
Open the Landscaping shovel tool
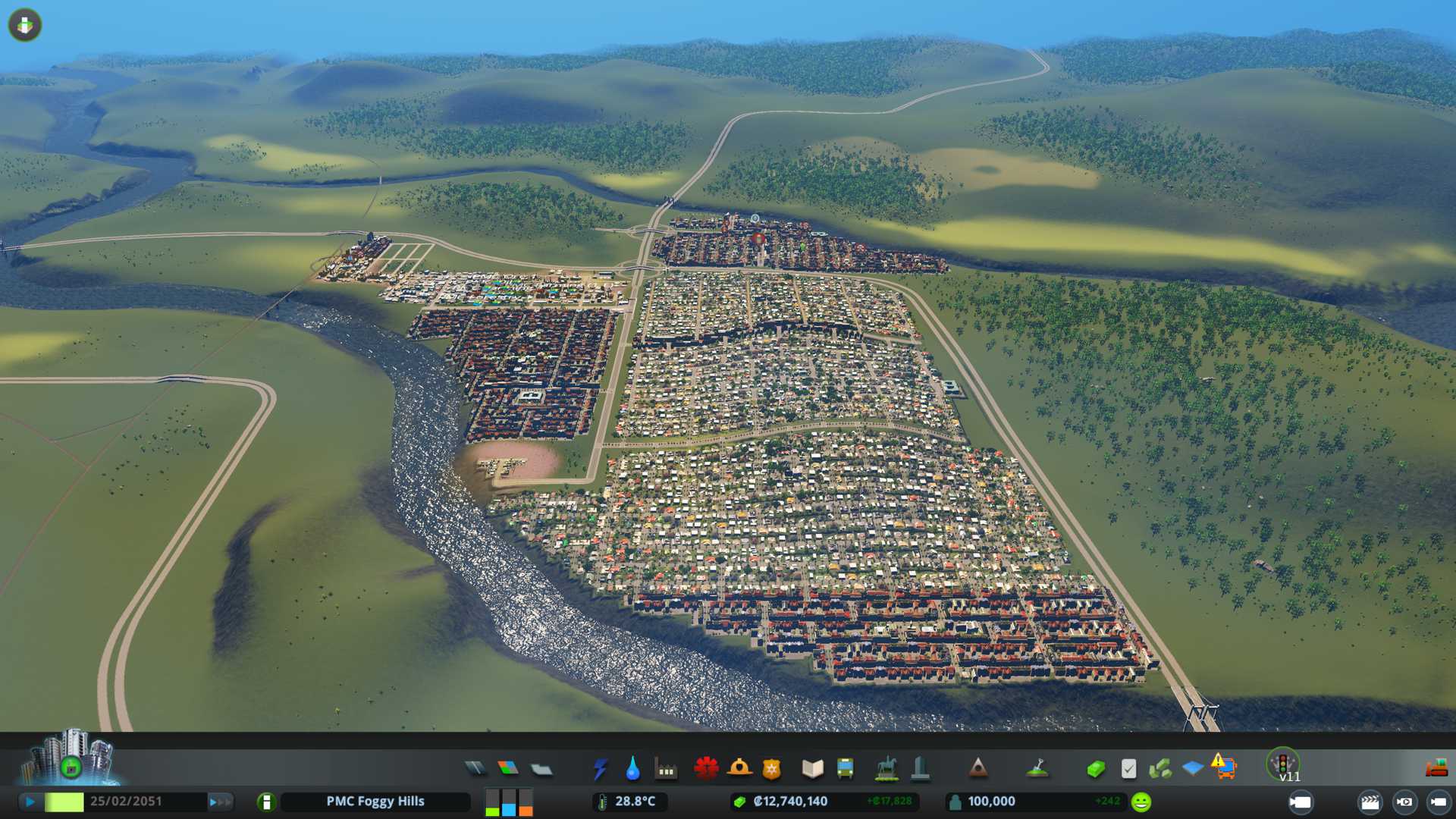pyautogui.click(x=1037, y=769)
